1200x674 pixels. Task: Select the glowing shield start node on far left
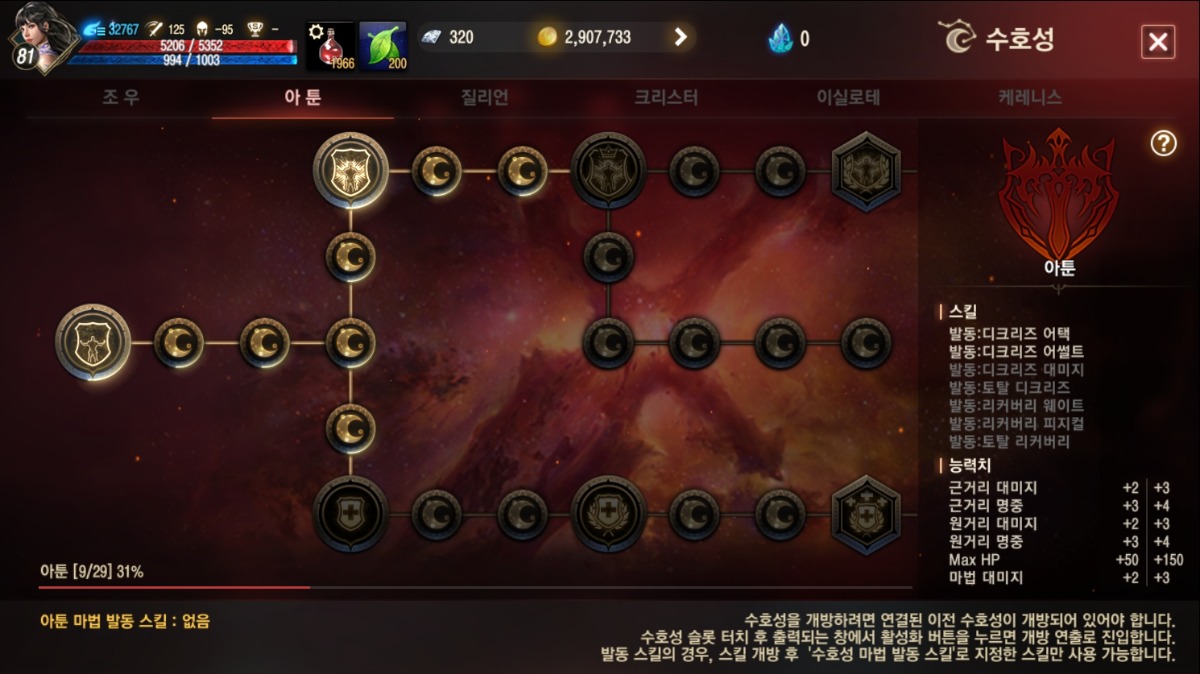(93, 342)
